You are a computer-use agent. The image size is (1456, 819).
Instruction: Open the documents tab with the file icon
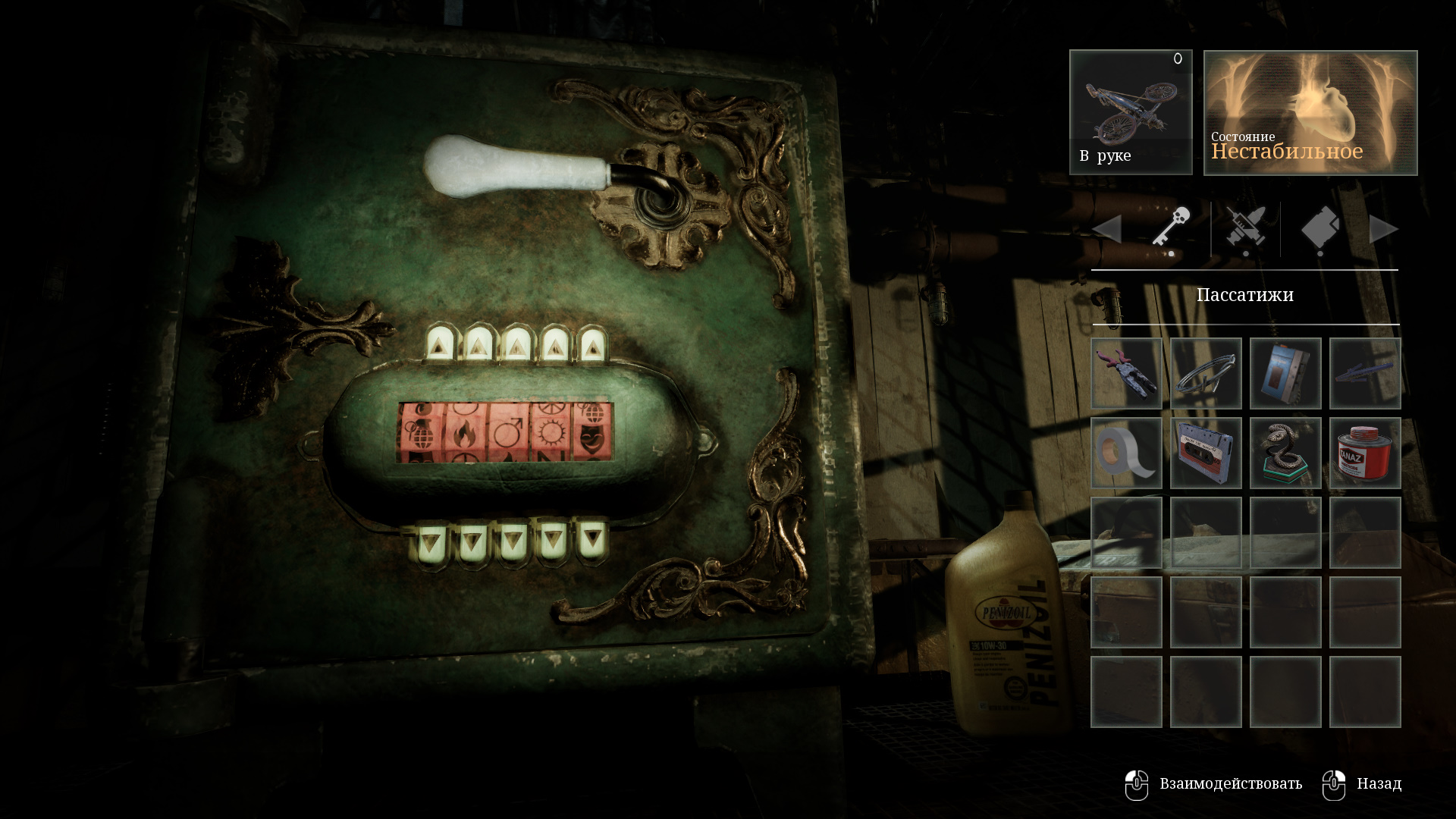pyautogui.click(x=1320, y=227)
